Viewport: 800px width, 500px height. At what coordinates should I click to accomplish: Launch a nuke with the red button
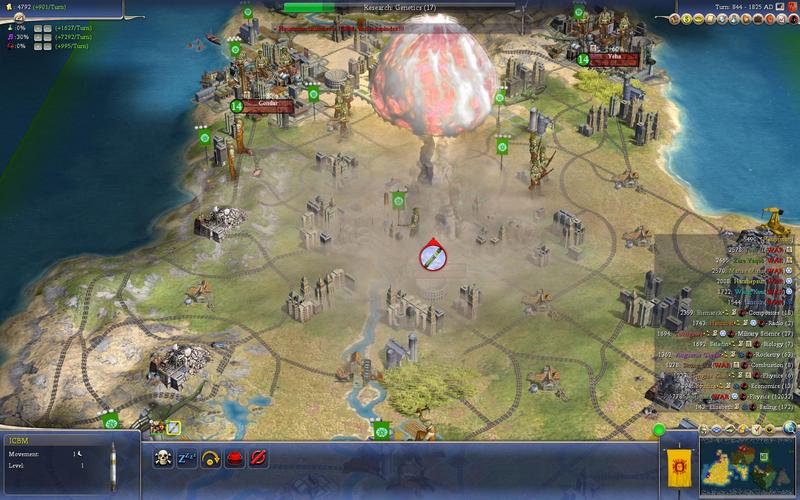[x=235, y=457]
